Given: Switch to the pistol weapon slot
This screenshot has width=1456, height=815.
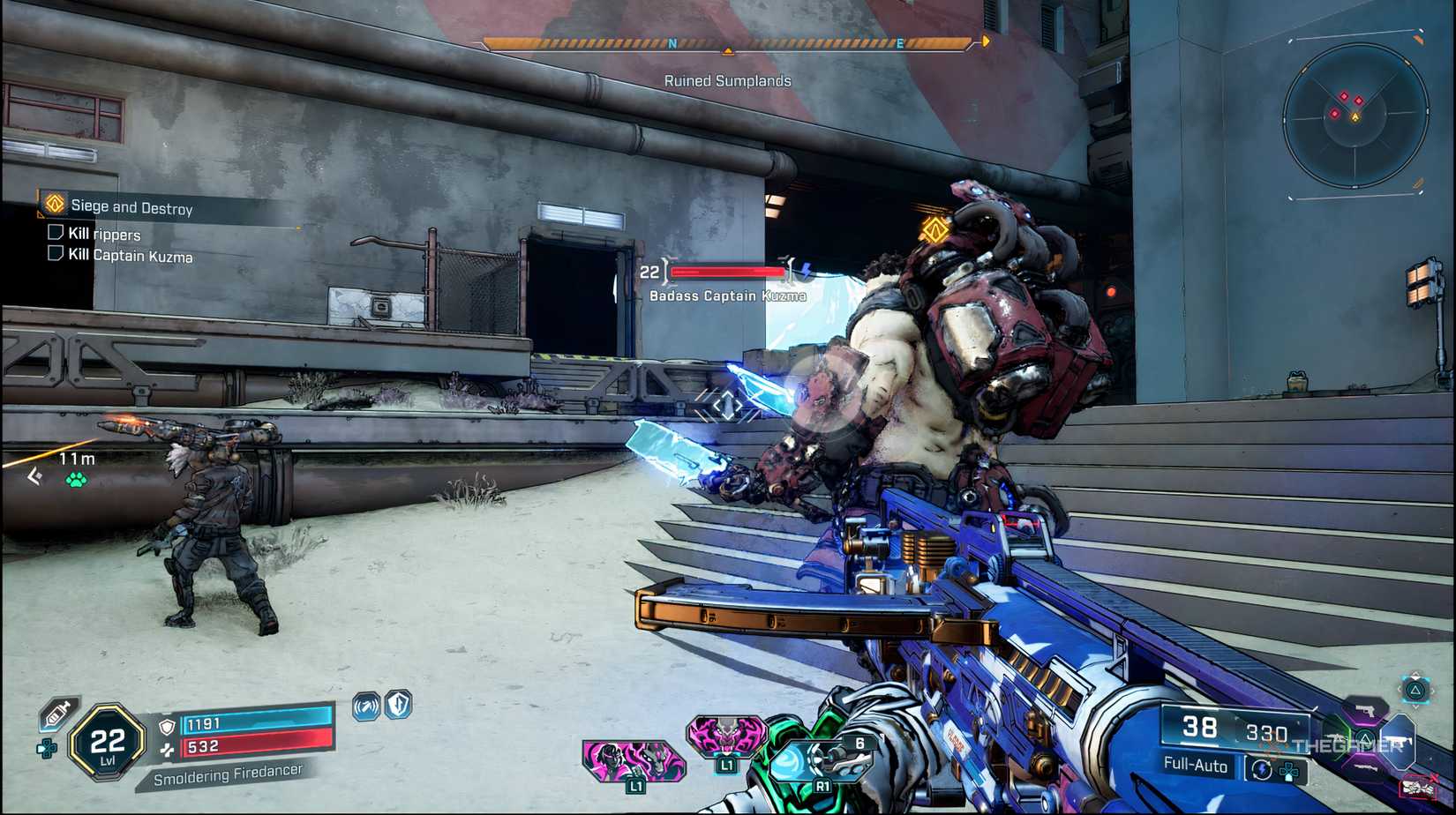Looking at the screenshot, I should [x=1364, y=711].
